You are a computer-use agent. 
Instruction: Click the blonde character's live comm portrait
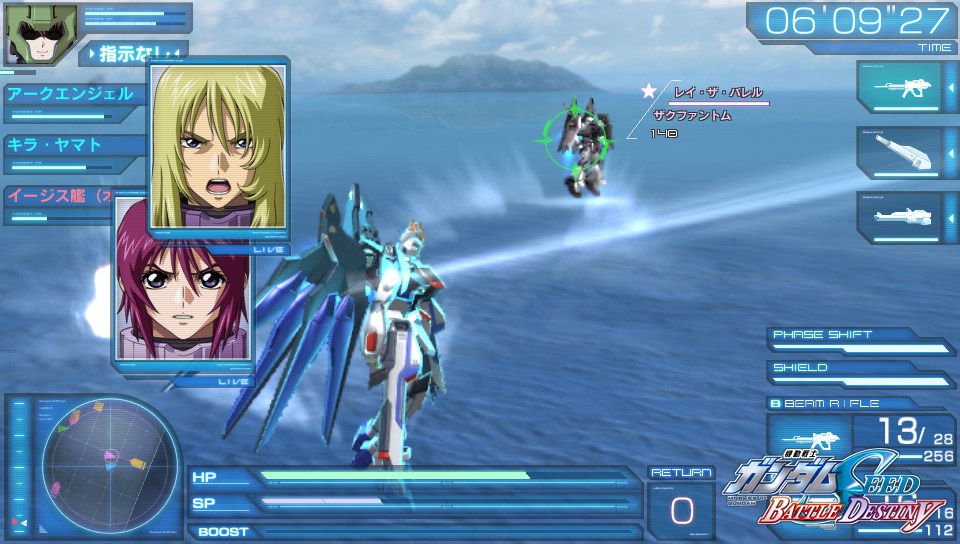tap(219, 148)
